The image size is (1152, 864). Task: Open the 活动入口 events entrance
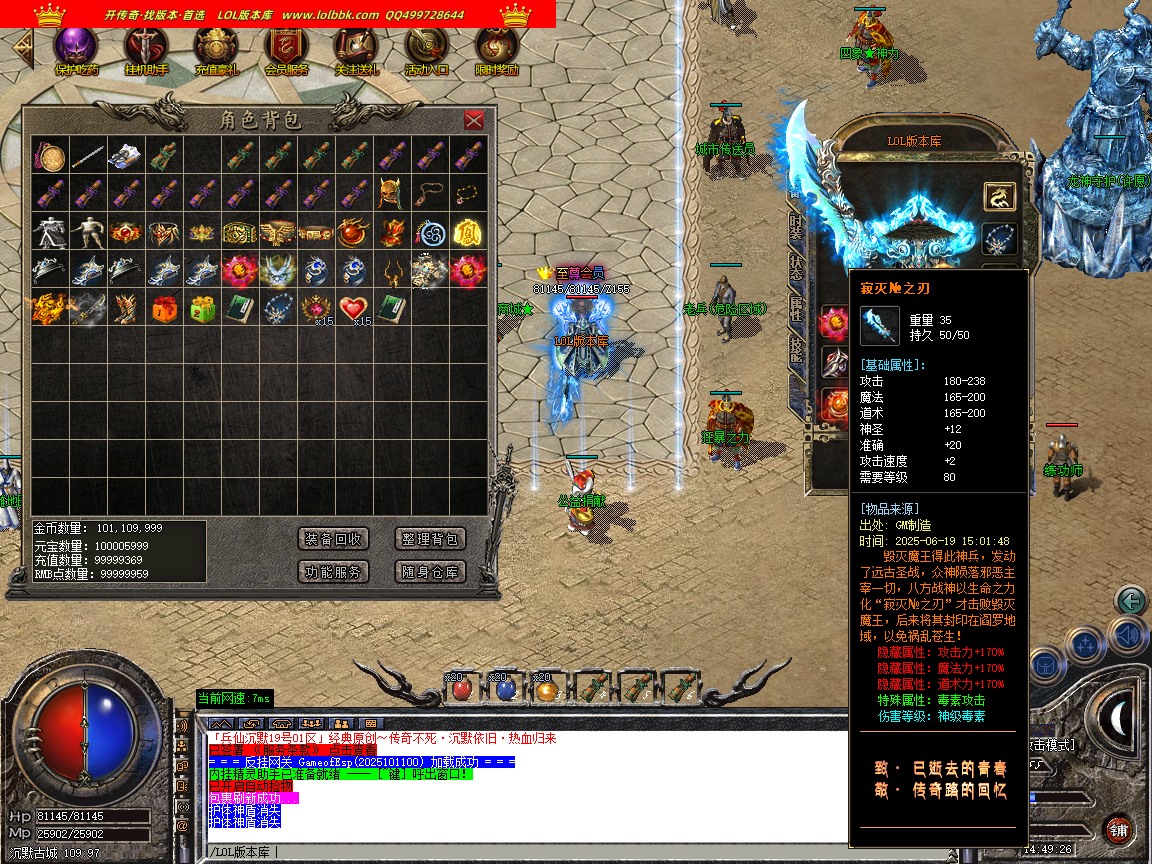pos(426,48)
